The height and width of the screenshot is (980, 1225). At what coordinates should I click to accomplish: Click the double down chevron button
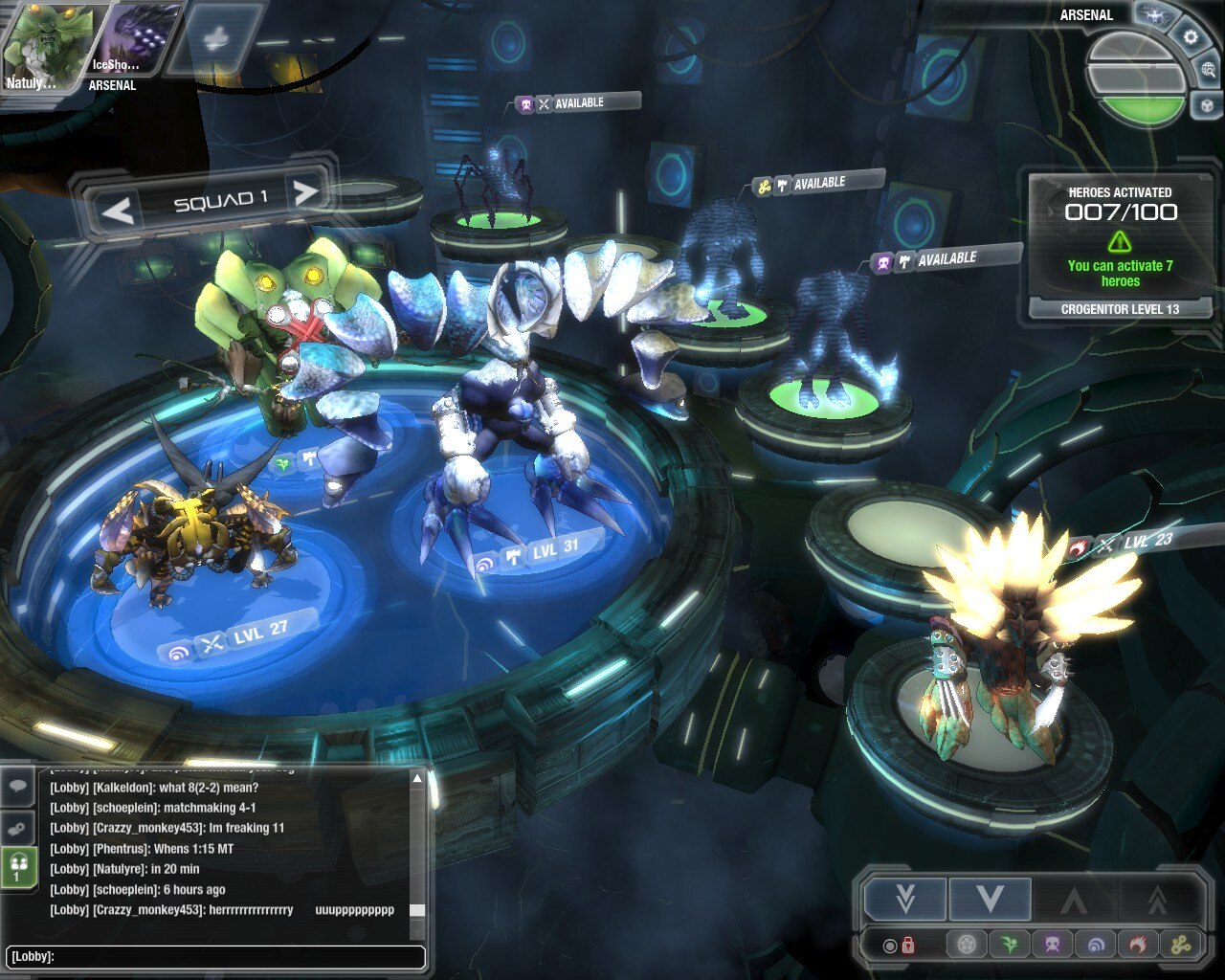point(904,900)
